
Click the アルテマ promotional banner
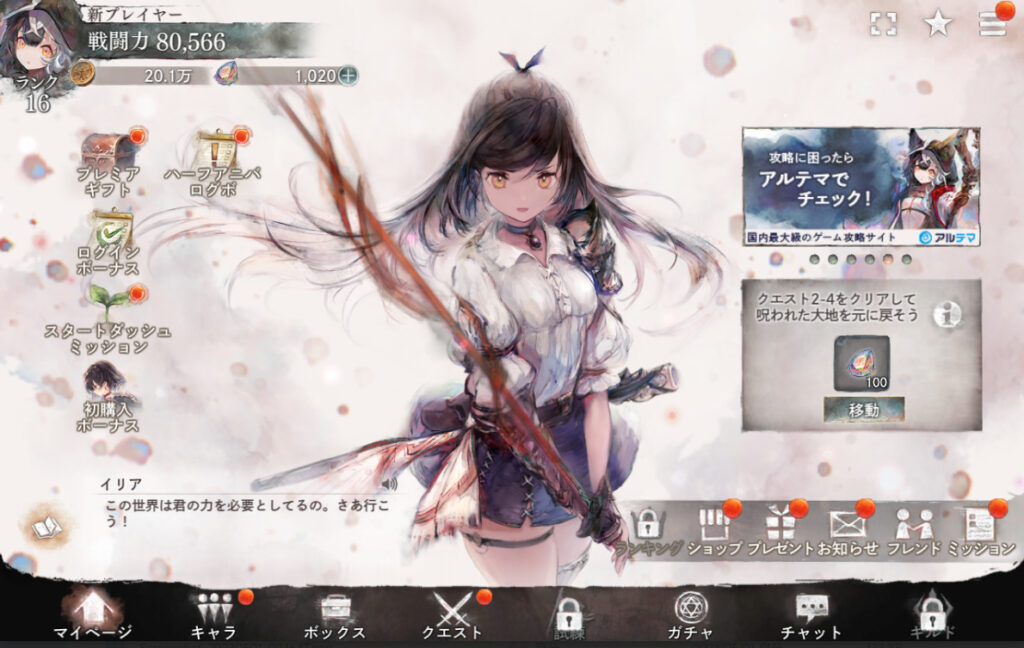[861, 186]
